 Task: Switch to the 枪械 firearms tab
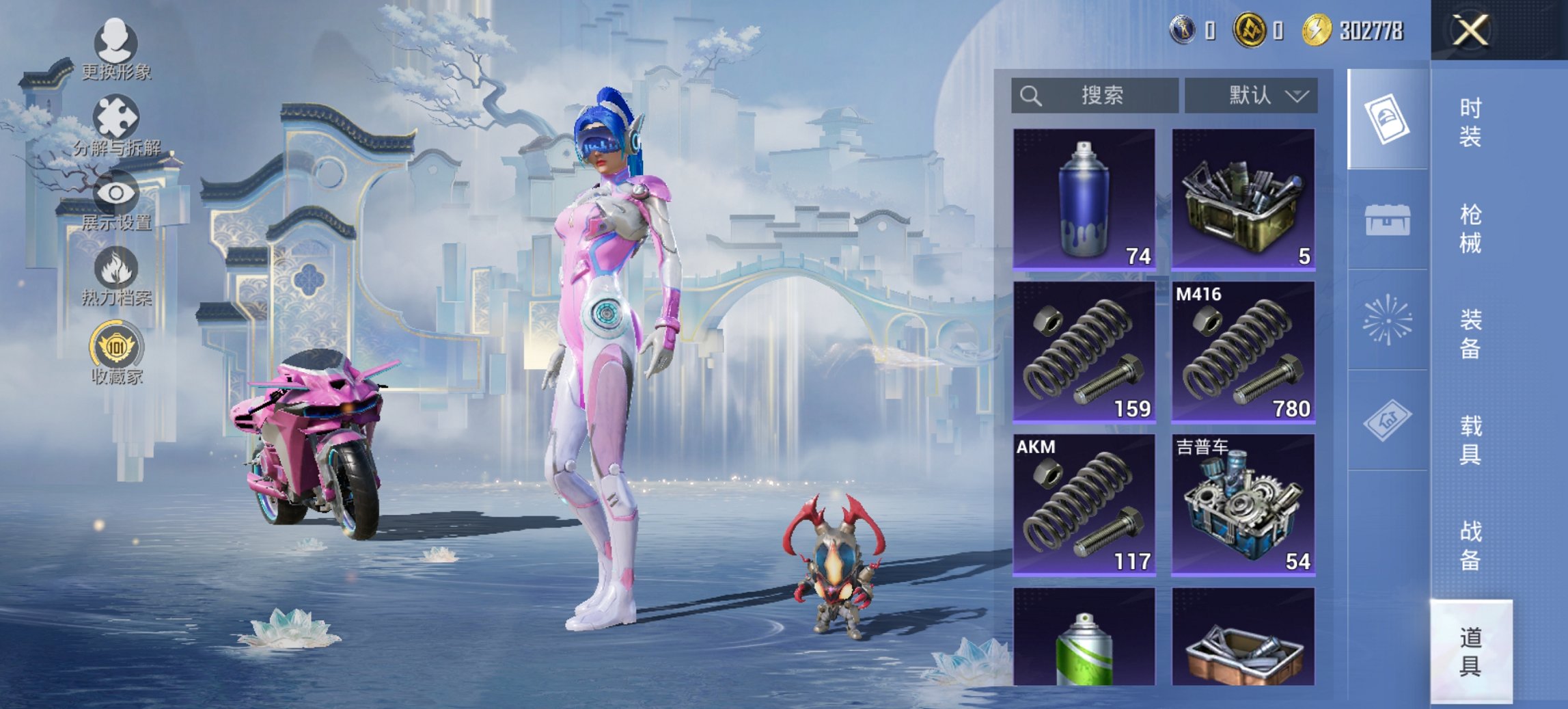click(x=1470, y=228)
